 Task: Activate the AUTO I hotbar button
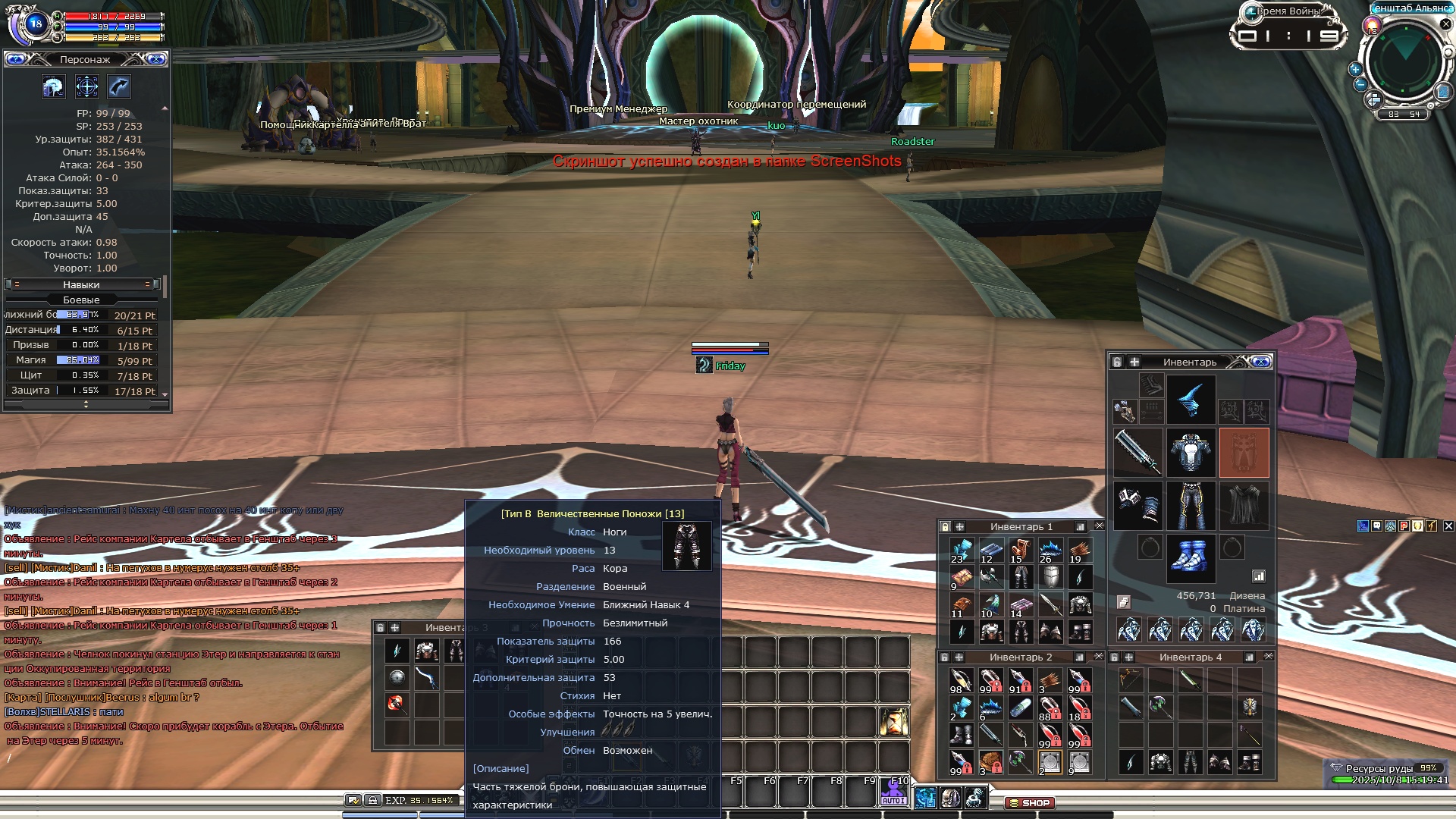pos(893,793)
